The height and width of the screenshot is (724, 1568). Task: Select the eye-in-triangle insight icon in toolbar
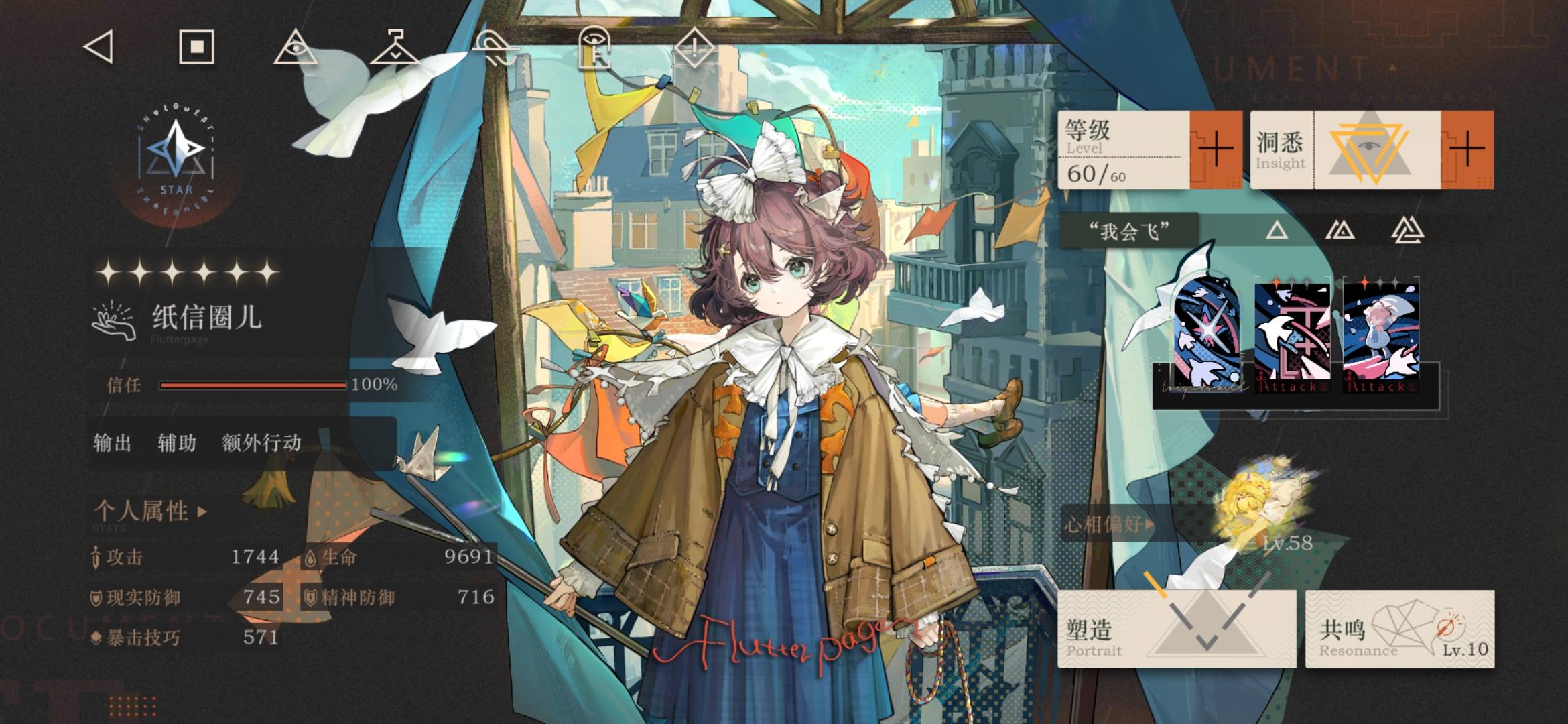(x=298, y=48)
